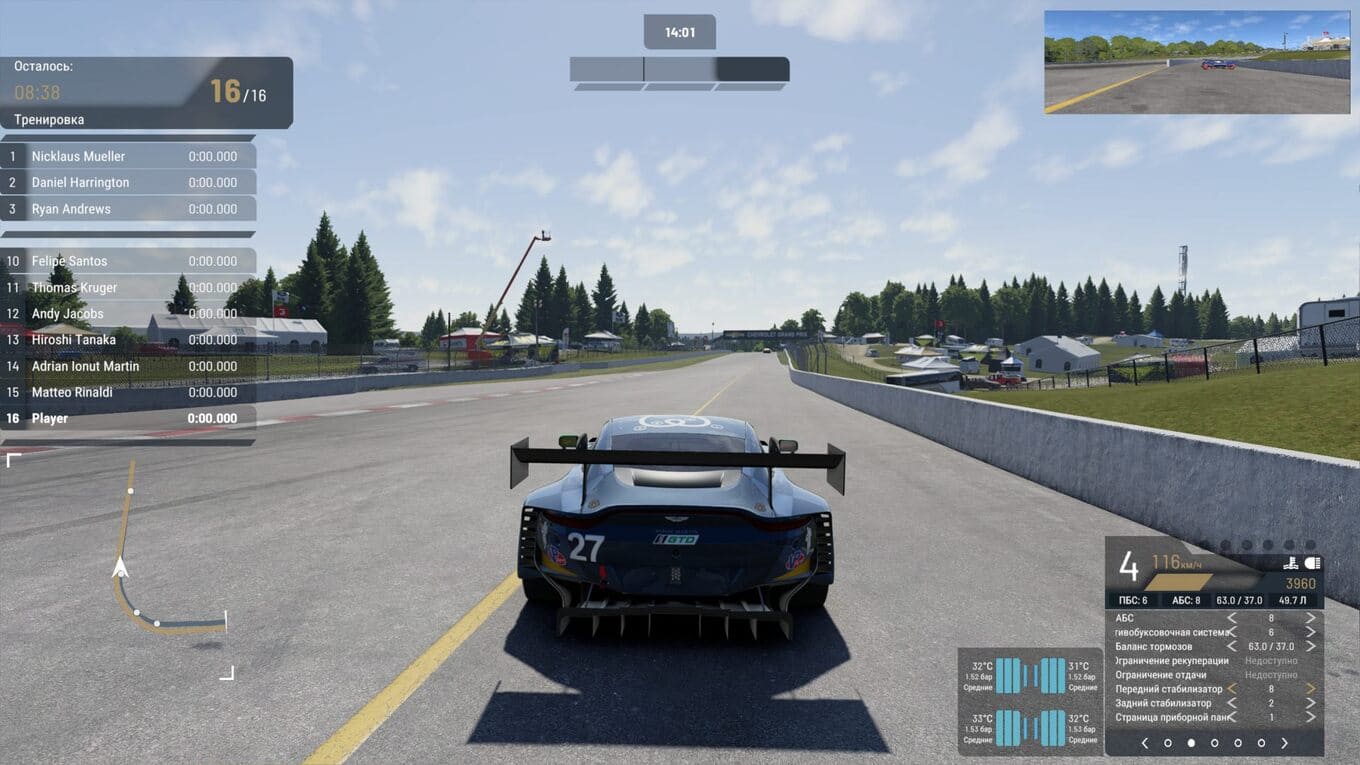Select Nicklaus Mueller in the standings list

coord(128,156)
